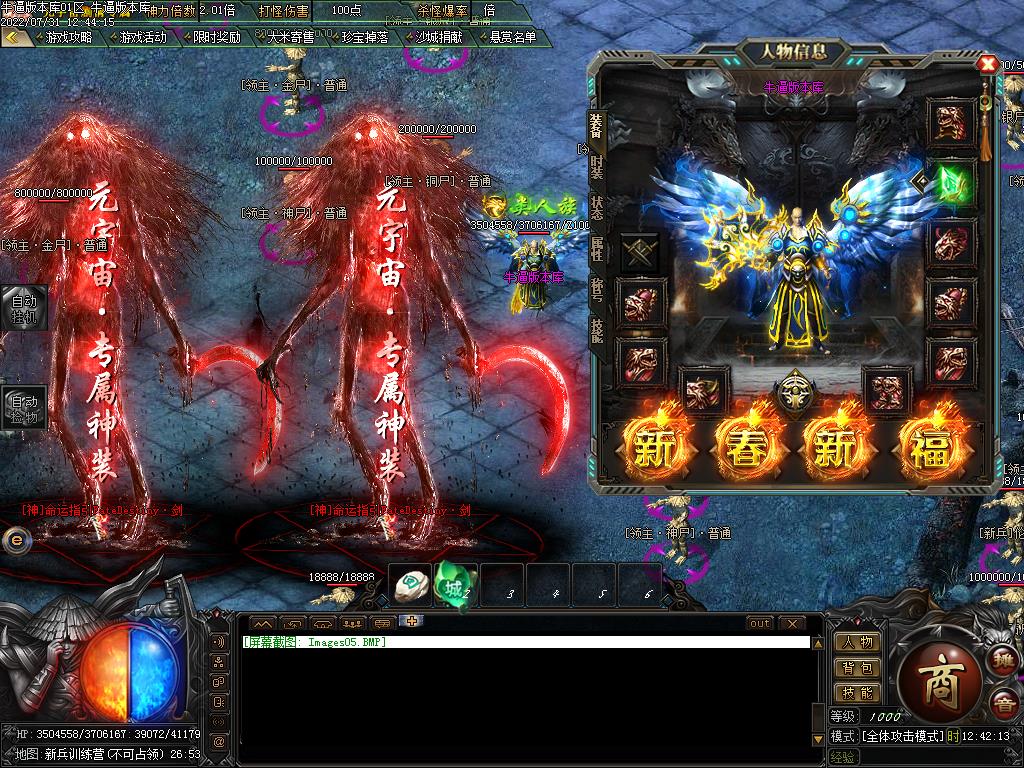The image size is (1024, 768).
Task: Select the green crystal equipment slot
Action: [x=952, y=185]
